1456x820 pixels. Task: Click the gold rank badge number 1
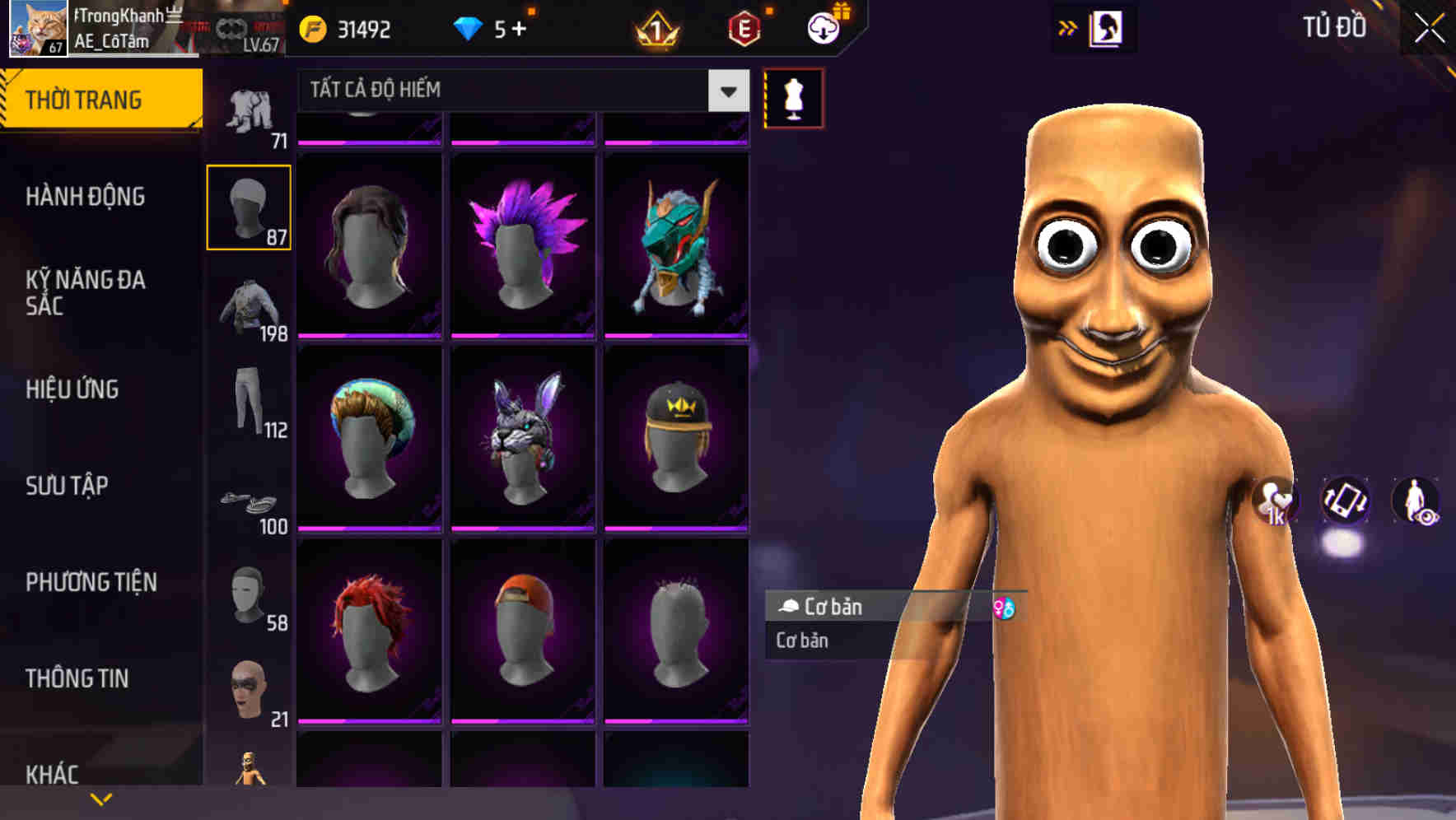659,30
